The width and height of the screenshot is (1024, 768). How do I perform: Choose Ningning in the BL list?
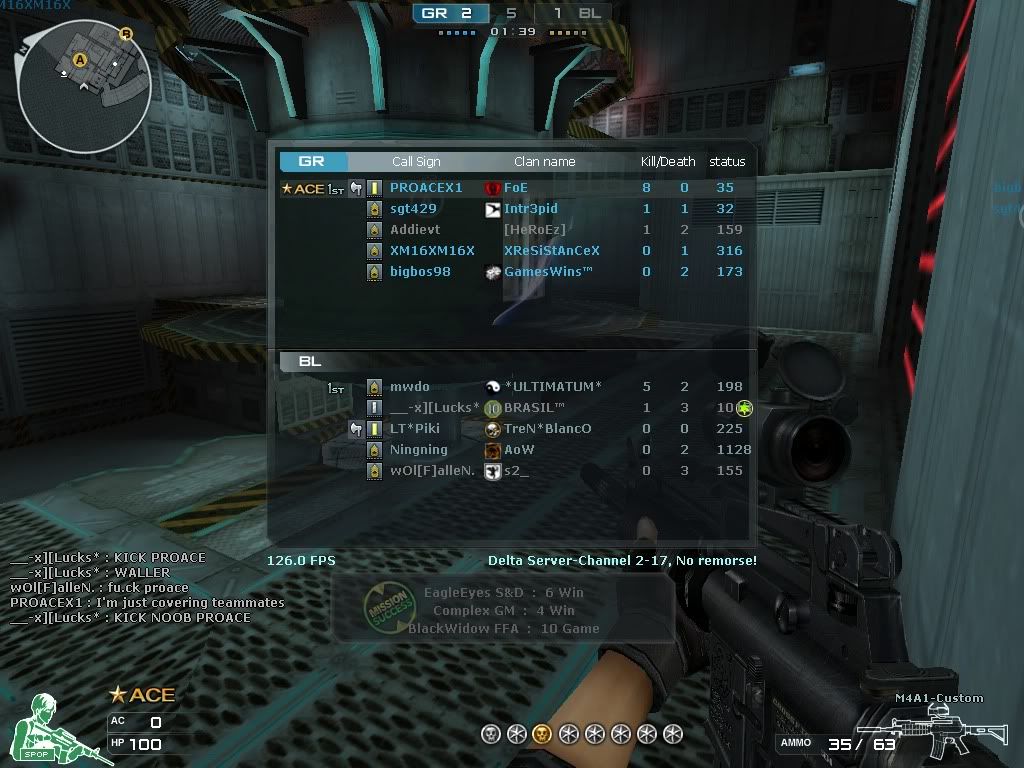click(418, 450)
